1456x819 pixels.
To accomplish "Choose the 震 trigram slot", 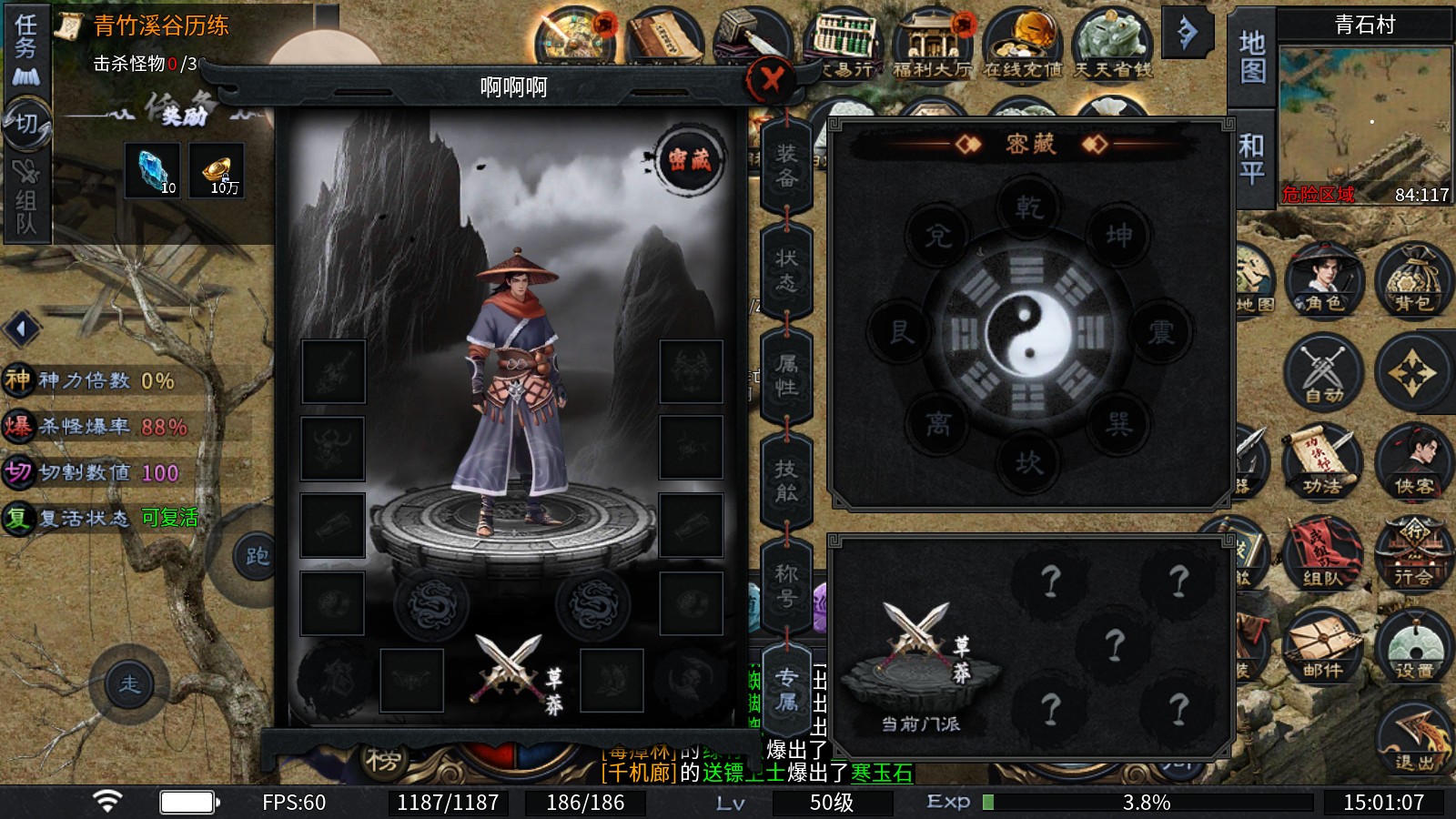I will [x=1160, y=331].
